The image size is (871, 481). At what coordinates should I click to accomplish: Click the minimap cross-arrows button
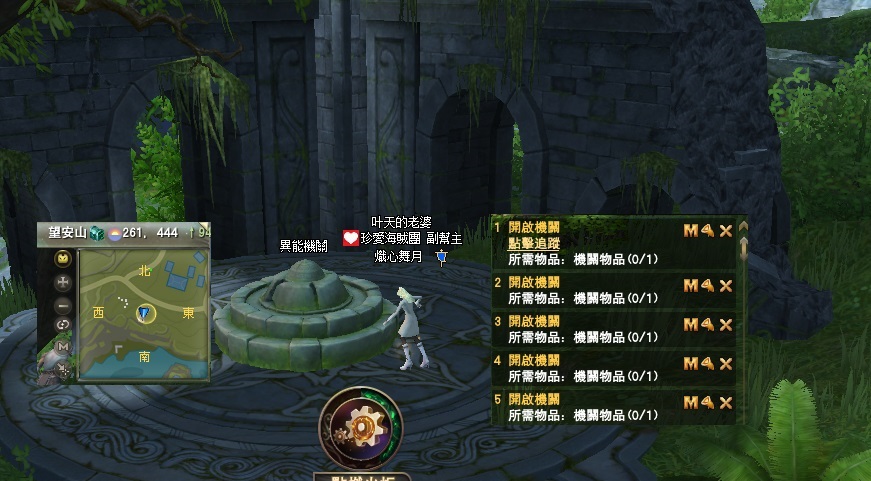tap(62, 281)
